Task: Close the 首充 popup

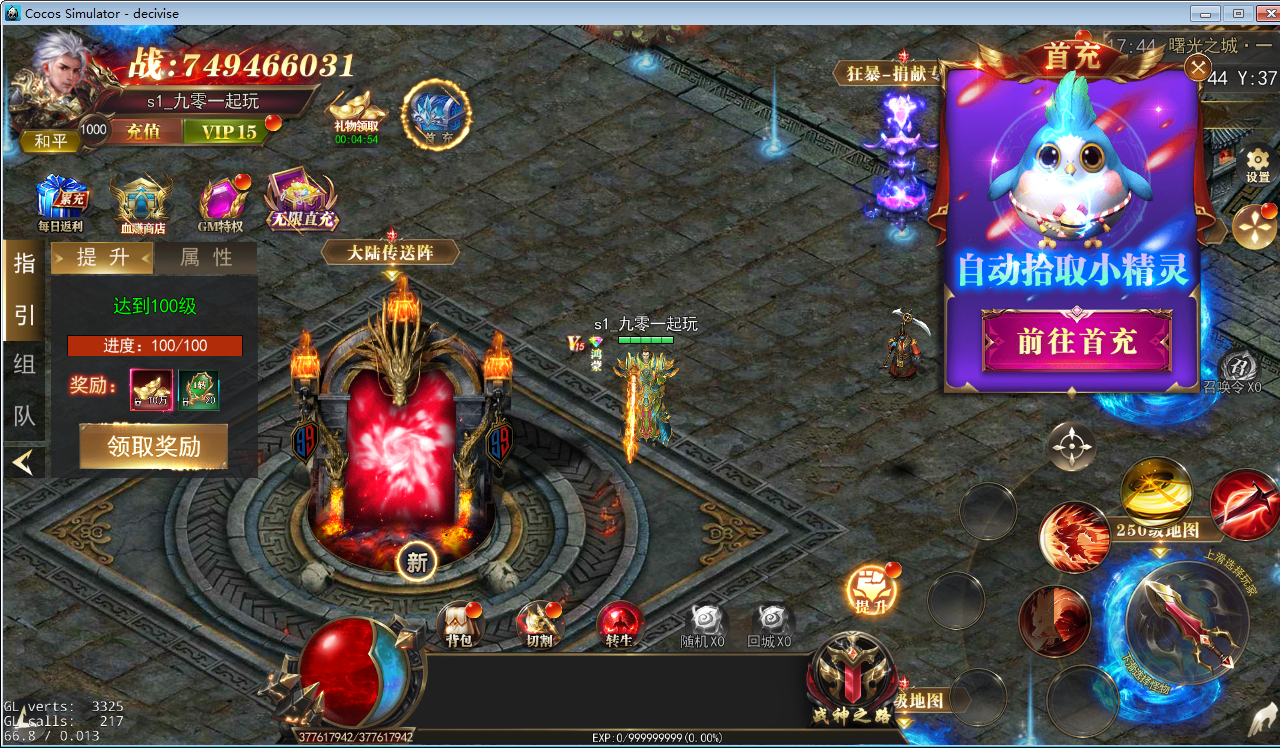Action: pos(1197,67)
